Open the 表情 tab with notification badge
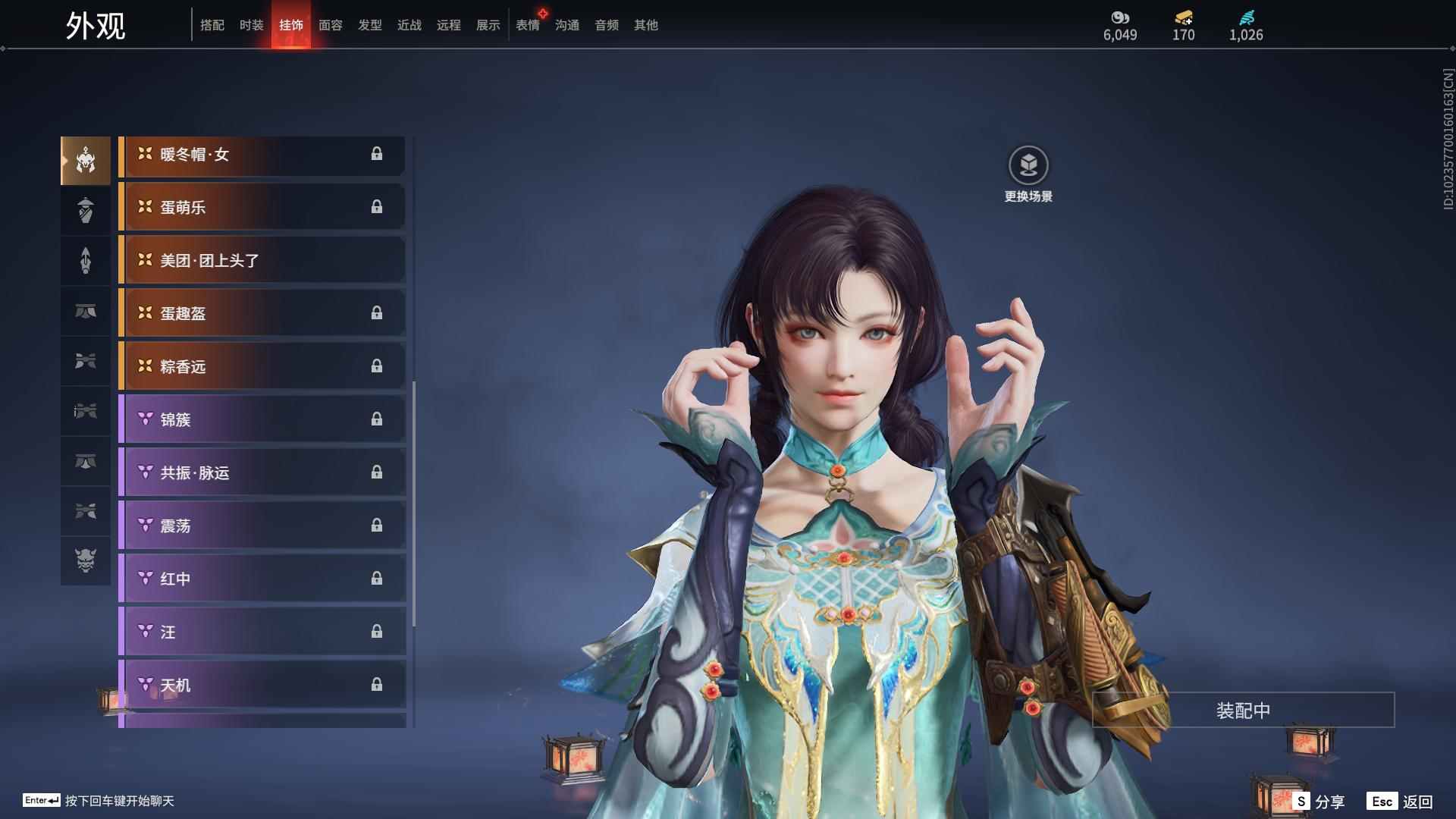The height and width of the screenshot is (819, 1456). click(528, 25)
